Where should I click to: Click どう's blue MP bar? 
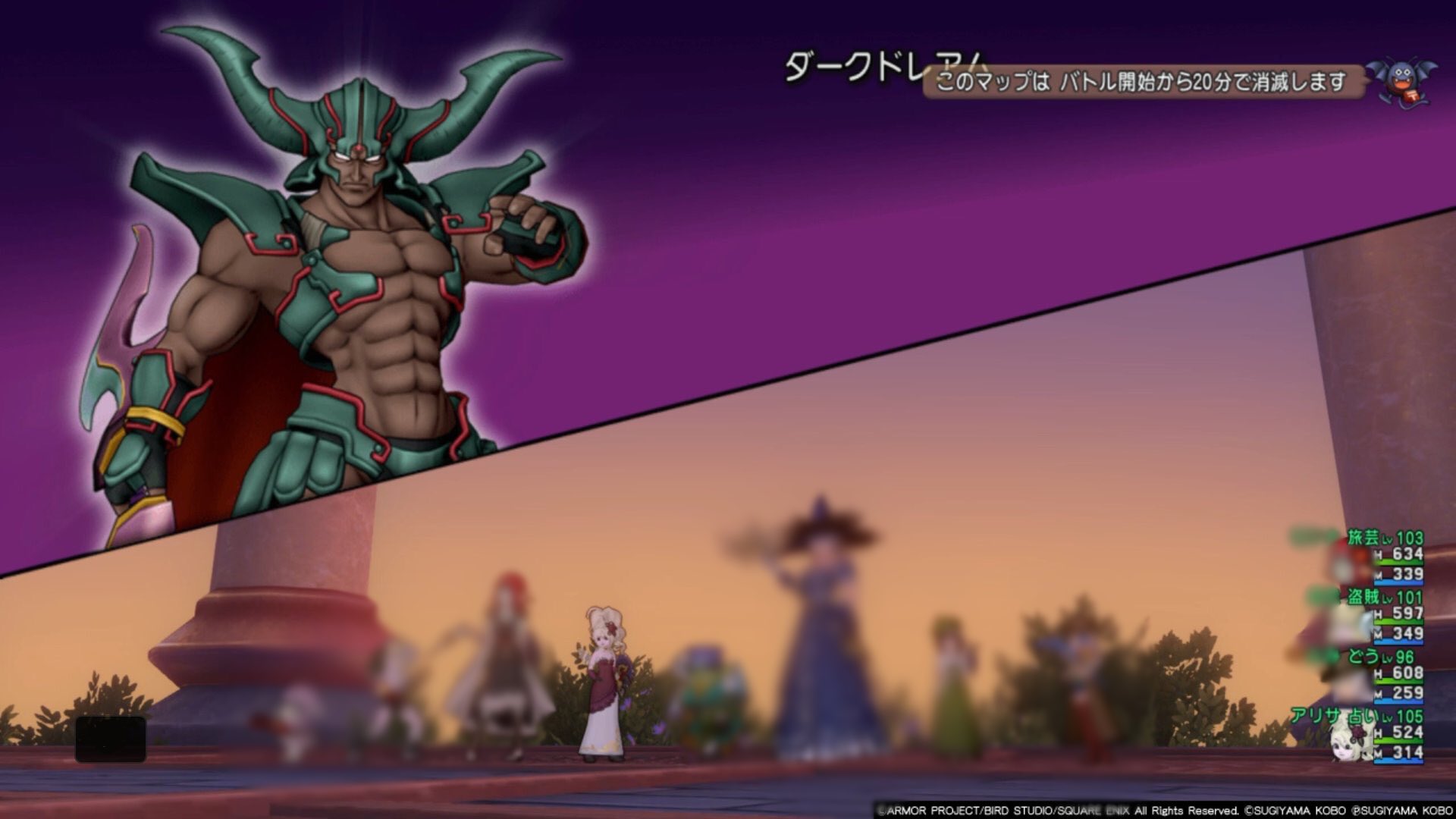[1398, 701]
